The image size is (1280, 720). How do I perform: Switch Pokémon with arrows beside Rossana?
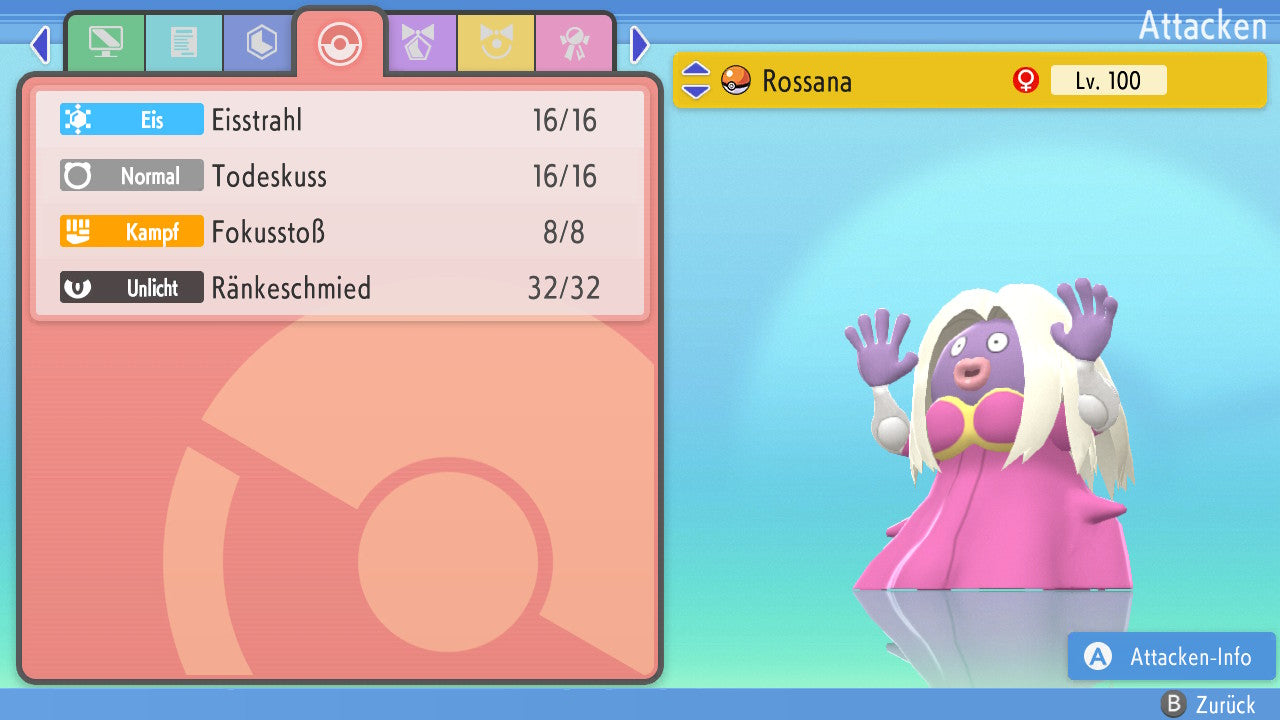(696, 80)
